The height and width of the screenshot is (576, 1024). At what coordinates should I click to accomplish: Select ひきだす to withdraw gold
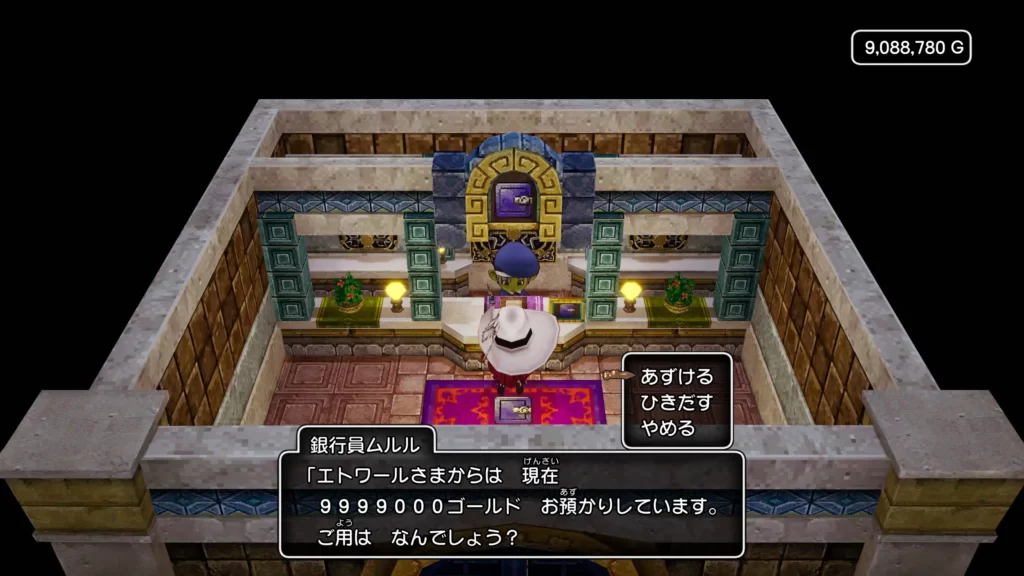(677, 403)
